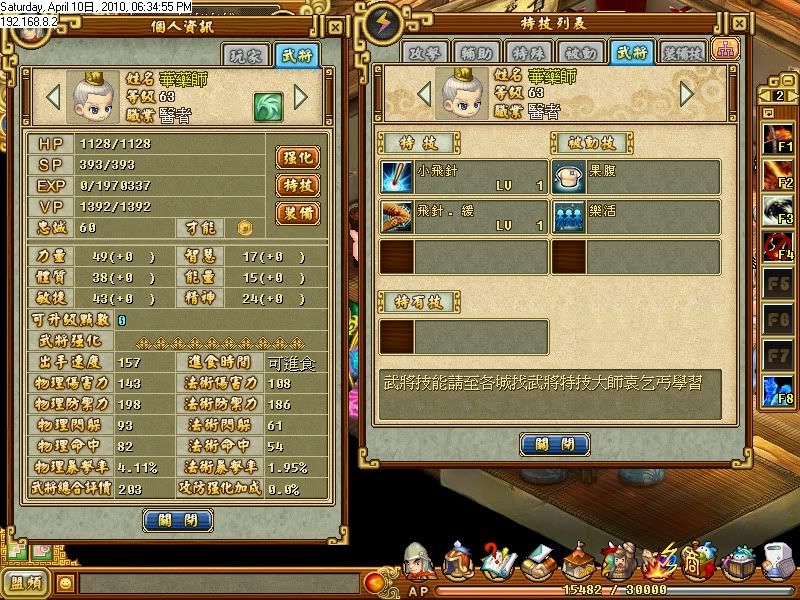This screenshot has width=800, height=600.
Task: Show the previous general in the personal info panel
Action: (x=53, y=97)
